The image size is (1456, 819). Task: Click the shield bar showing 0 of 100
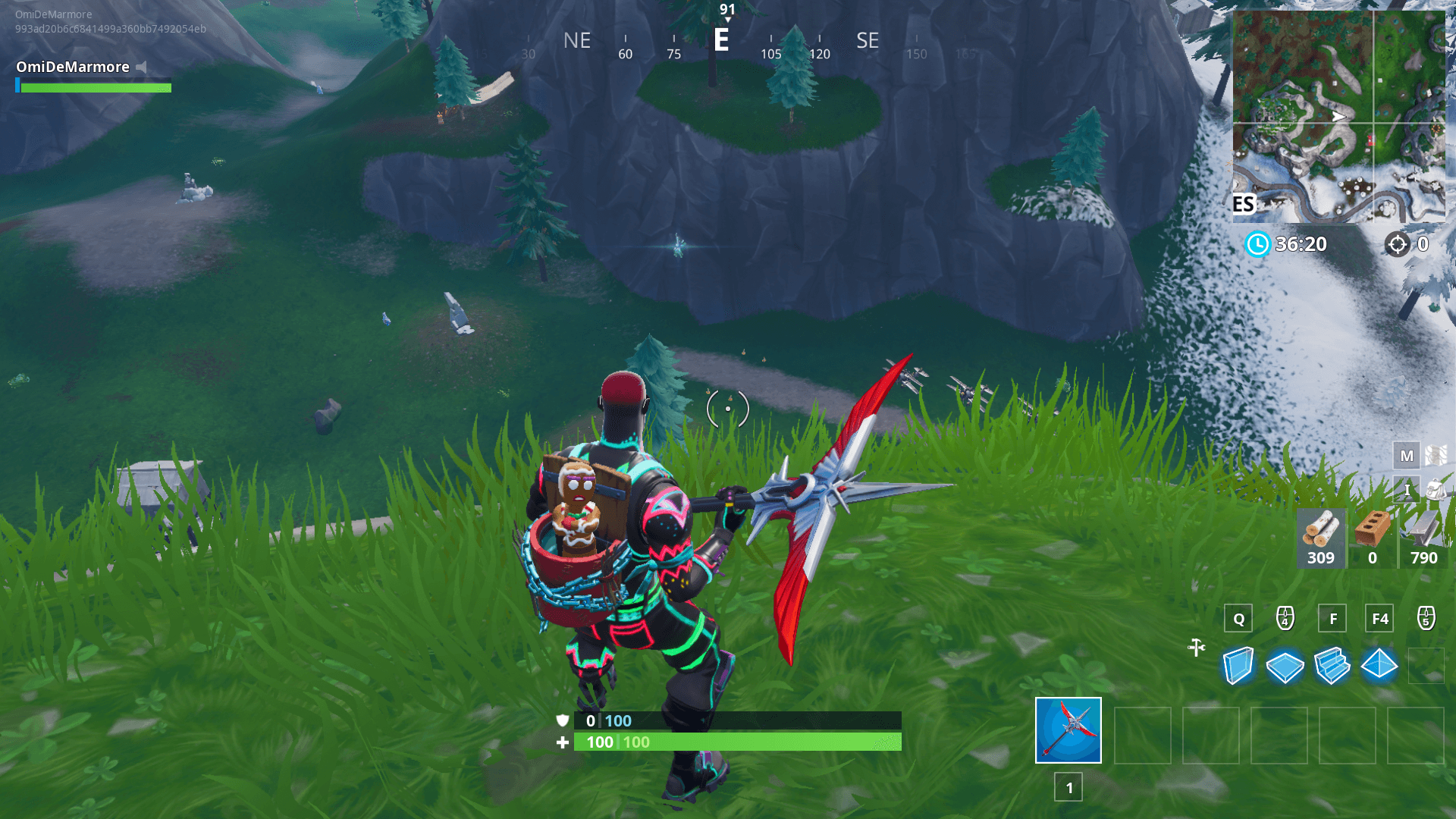click(x=736, y=721)
